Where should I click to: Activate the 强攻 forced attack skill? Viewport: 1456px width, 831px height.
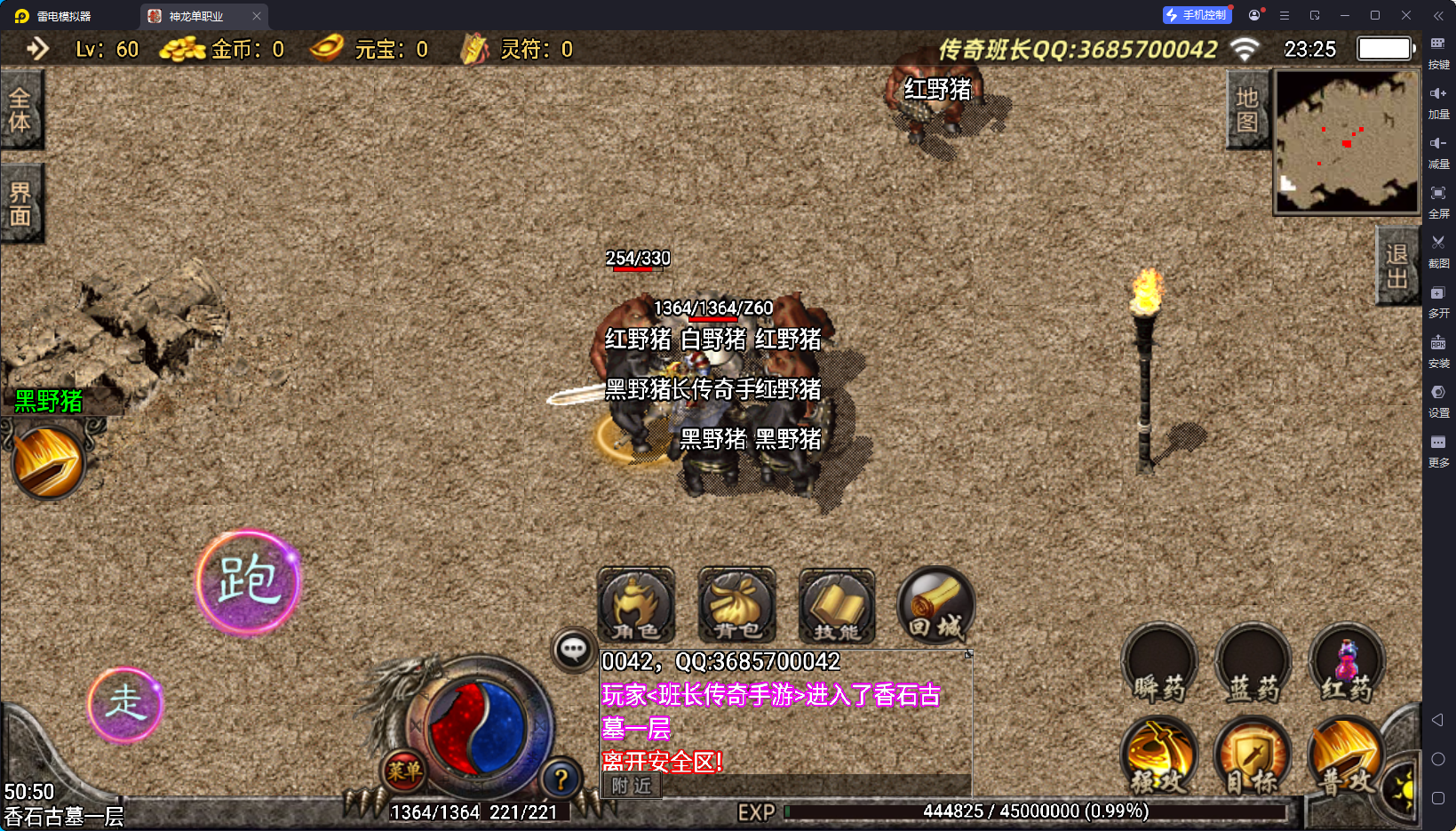pyautogui.click(x=1159, y=756)
